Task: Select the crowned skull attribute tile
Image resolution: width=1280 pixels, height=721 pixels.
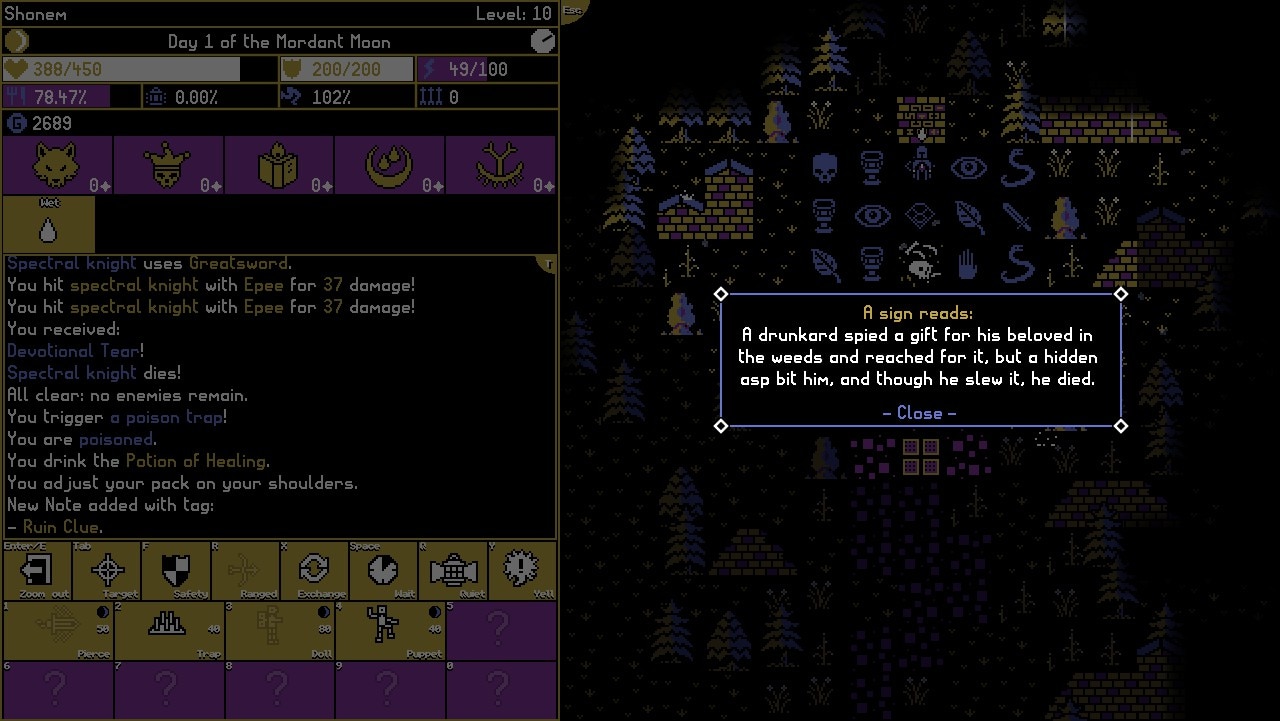Action: click(x=168, y=165)
